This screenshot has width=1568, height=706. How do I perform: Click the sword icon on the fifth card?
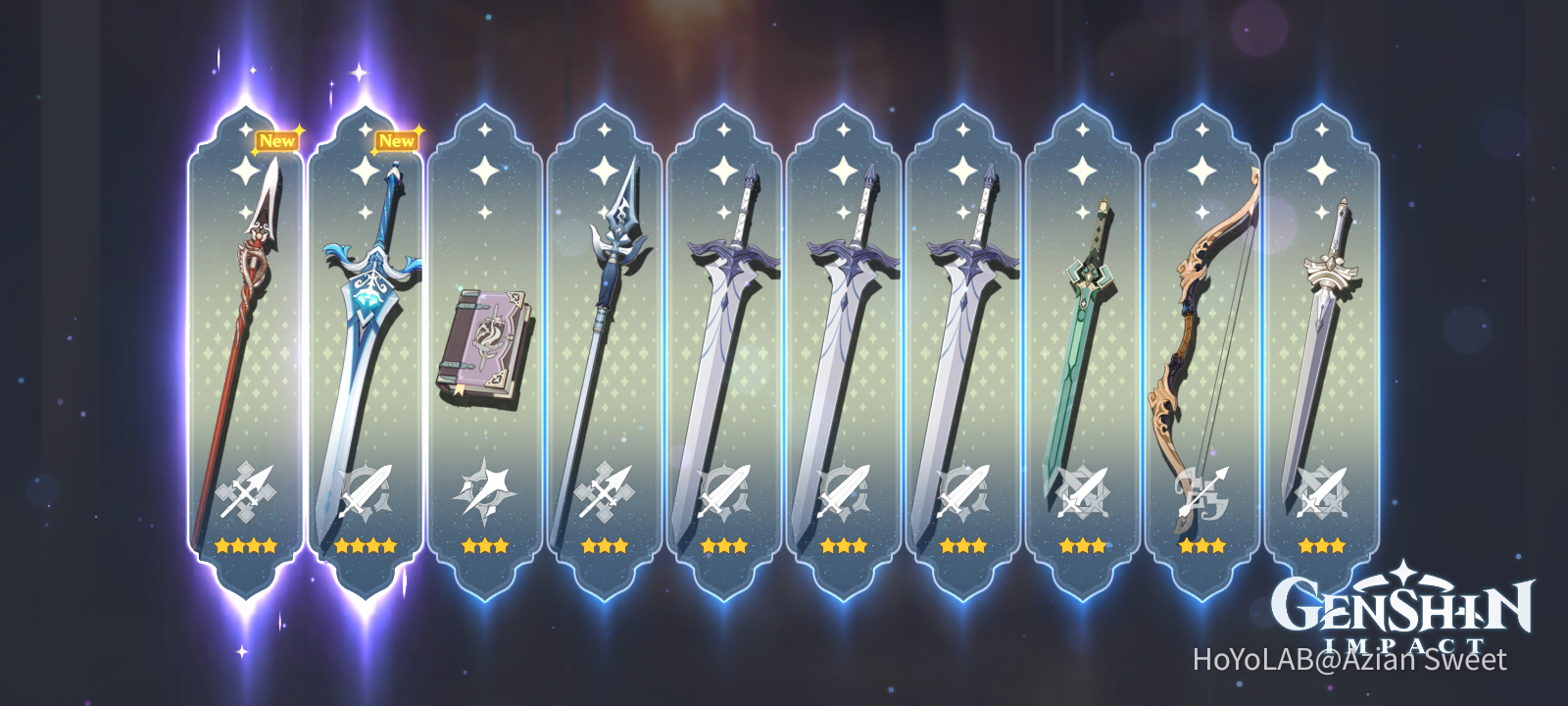723,490
